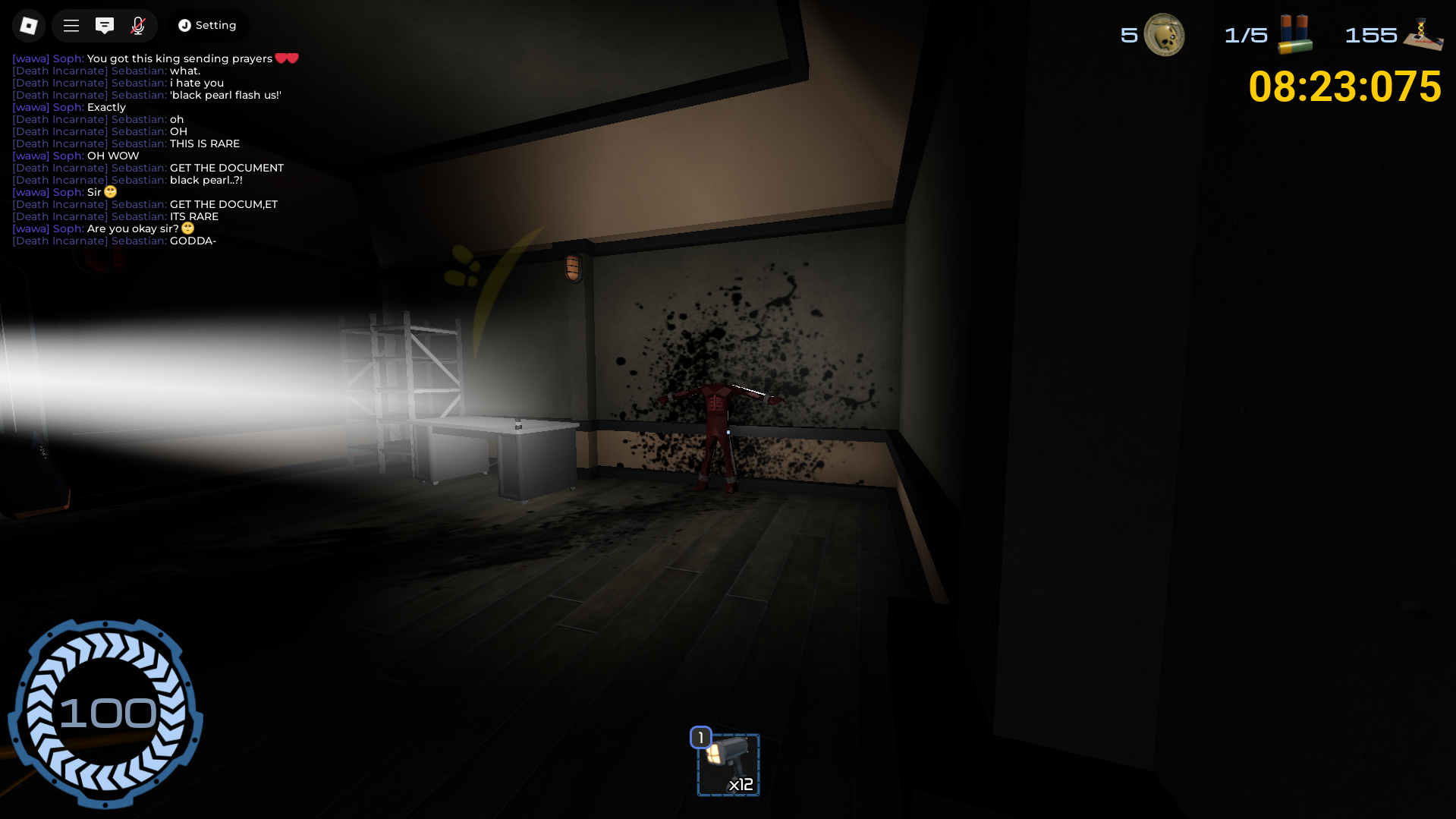Image resolution: width=1456 pixels, height=819 pixels.
Task: Open the hamburger list menu
Action: point(71,26)
